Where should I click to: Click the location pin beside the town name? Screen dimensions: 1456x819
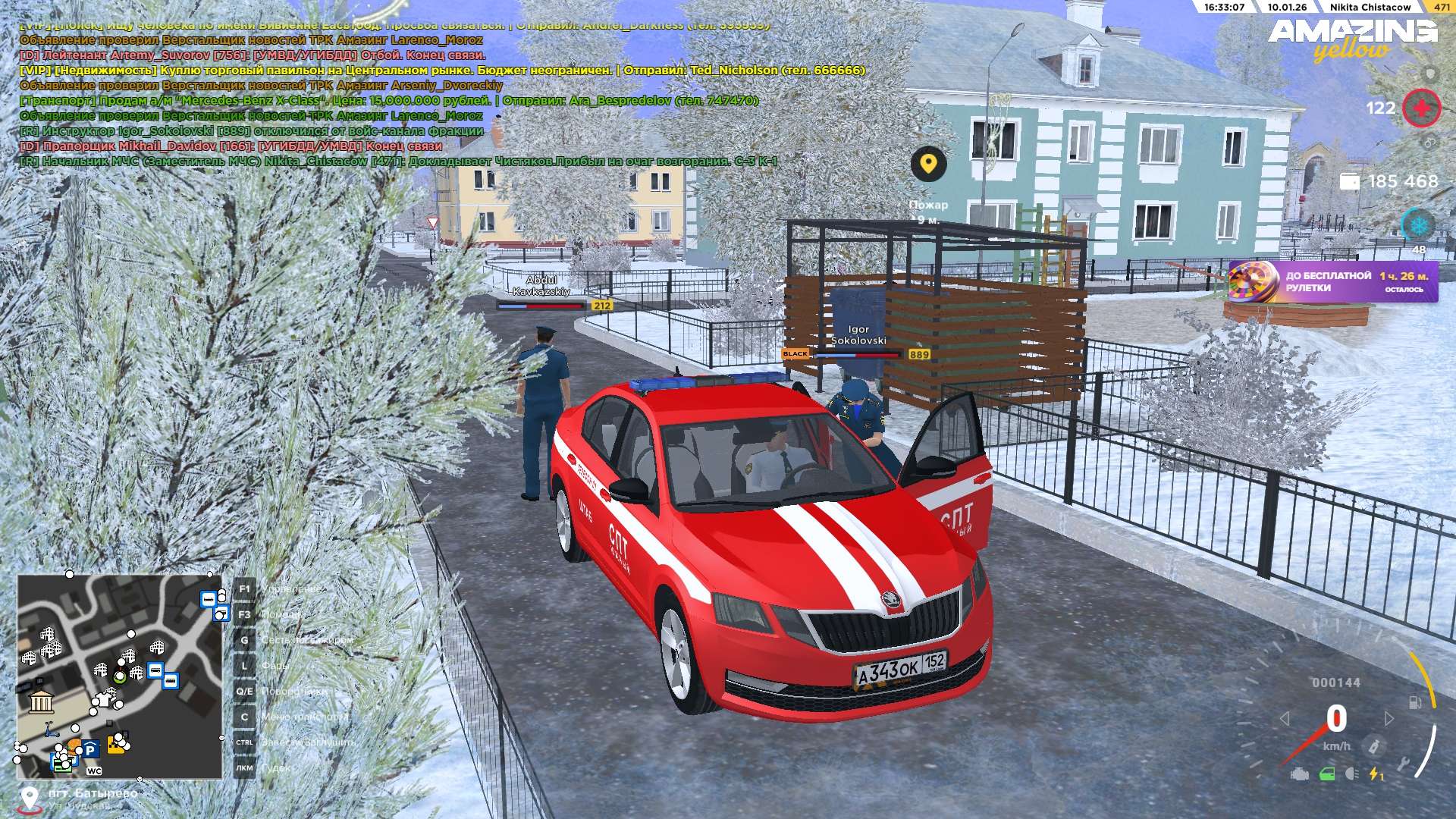(x=29, y=798)
